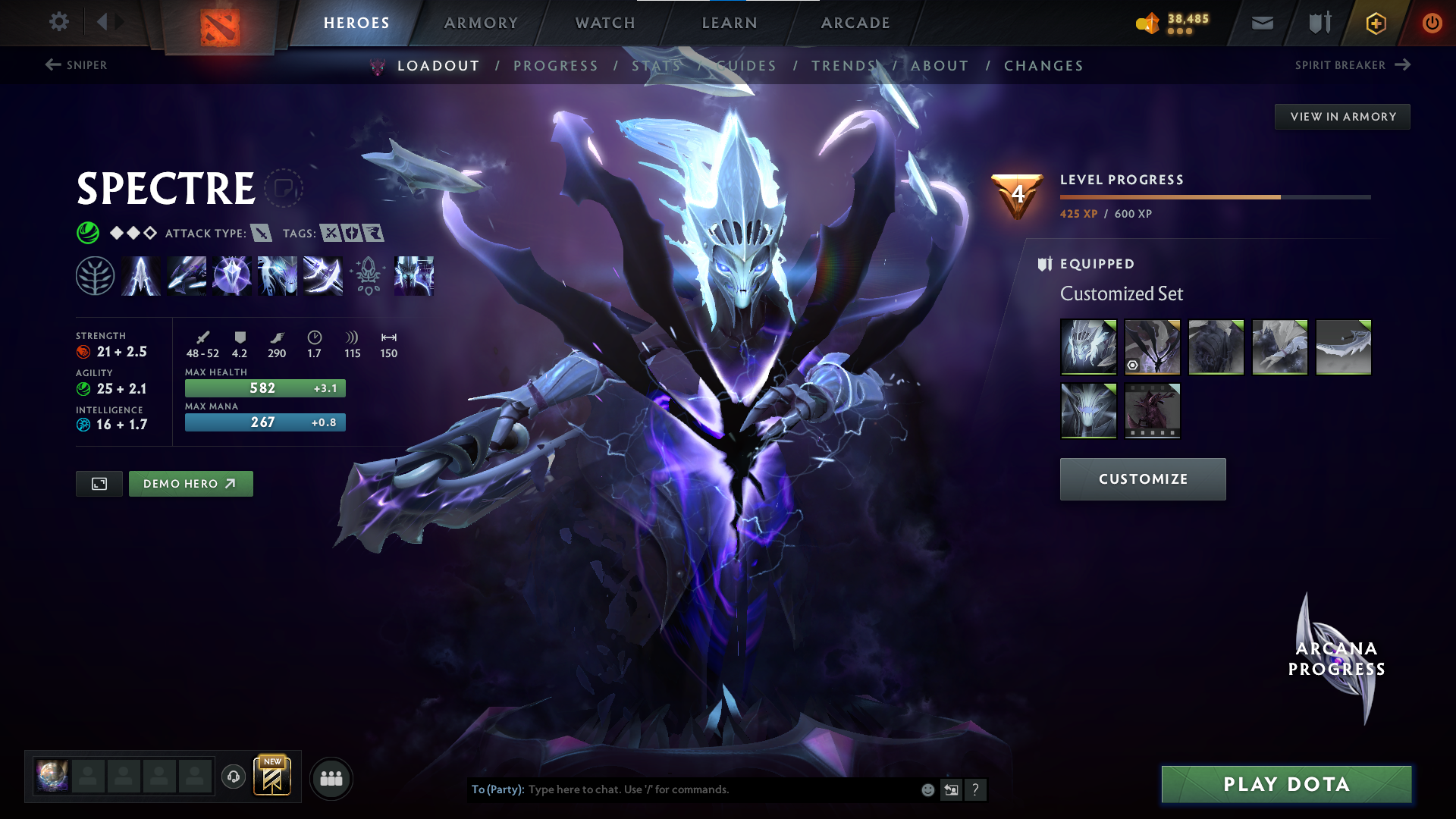Open Spectre's facet leaf icon
Screen dimensions: 1456x819
[95, 275]
